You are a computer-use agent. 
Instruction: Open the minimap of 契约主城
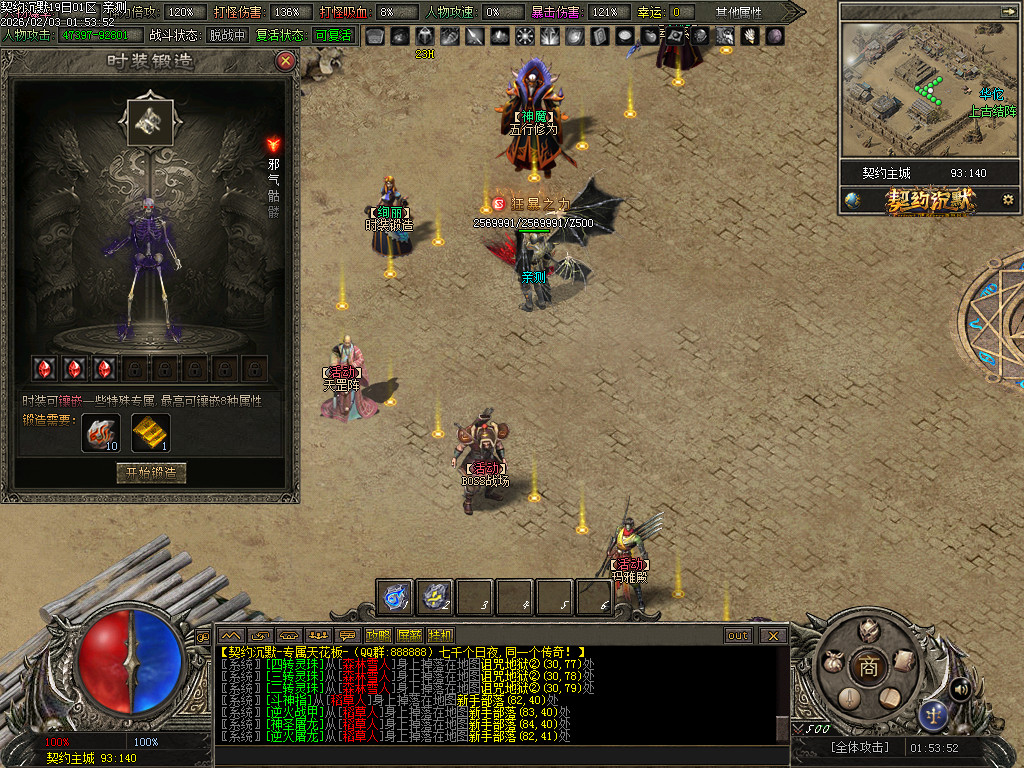(922, 90)
